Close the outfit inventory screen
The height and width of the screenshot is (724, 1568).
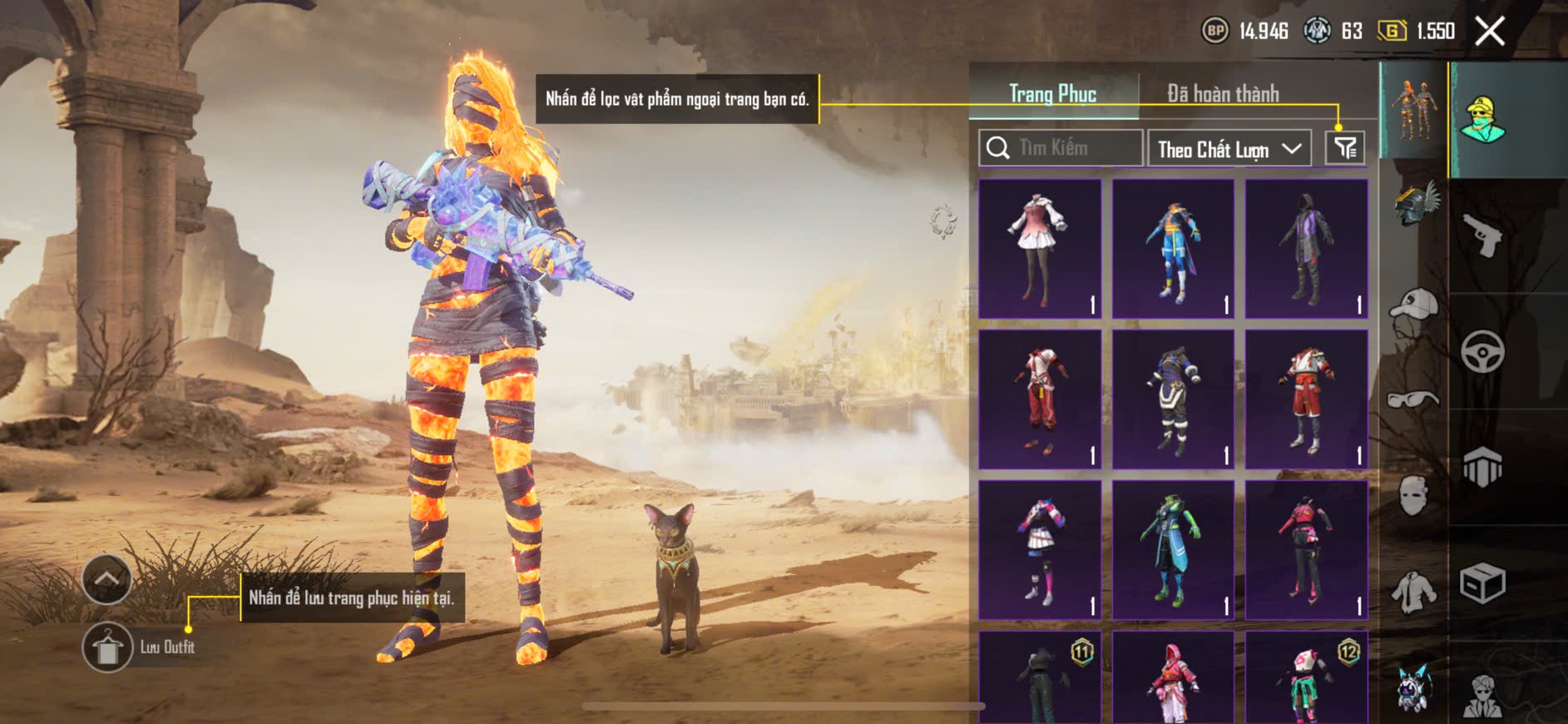[x=1489, y=32]
